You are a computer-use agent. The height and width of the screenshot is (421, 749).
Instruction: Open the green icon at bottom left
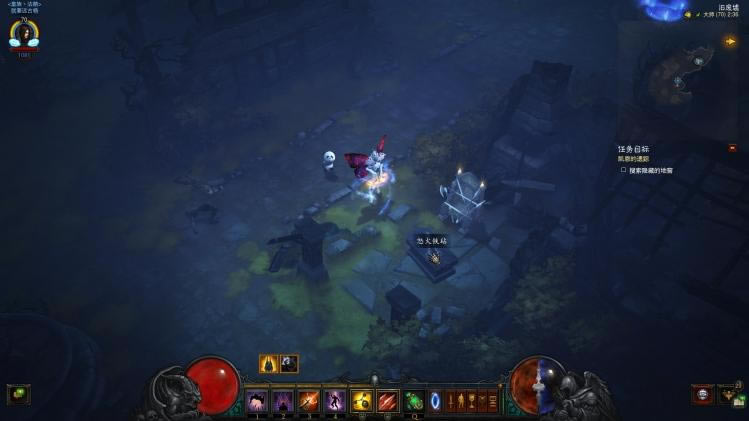coord(18,394)
